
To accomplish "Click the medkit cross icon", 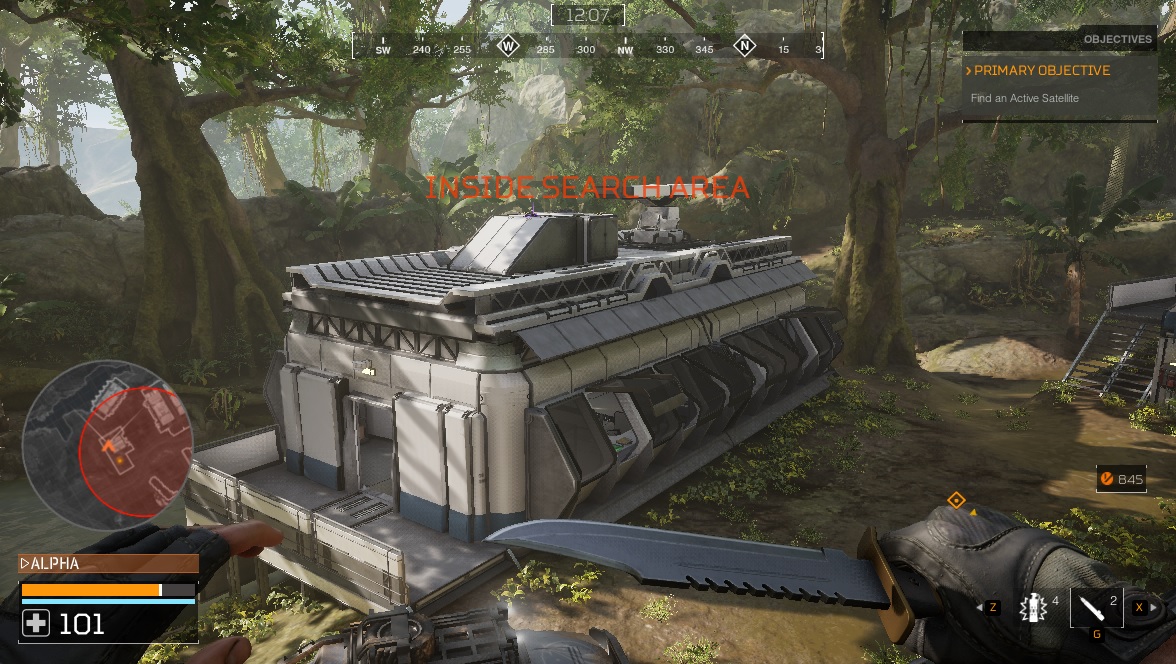I will tap(36, 625).
